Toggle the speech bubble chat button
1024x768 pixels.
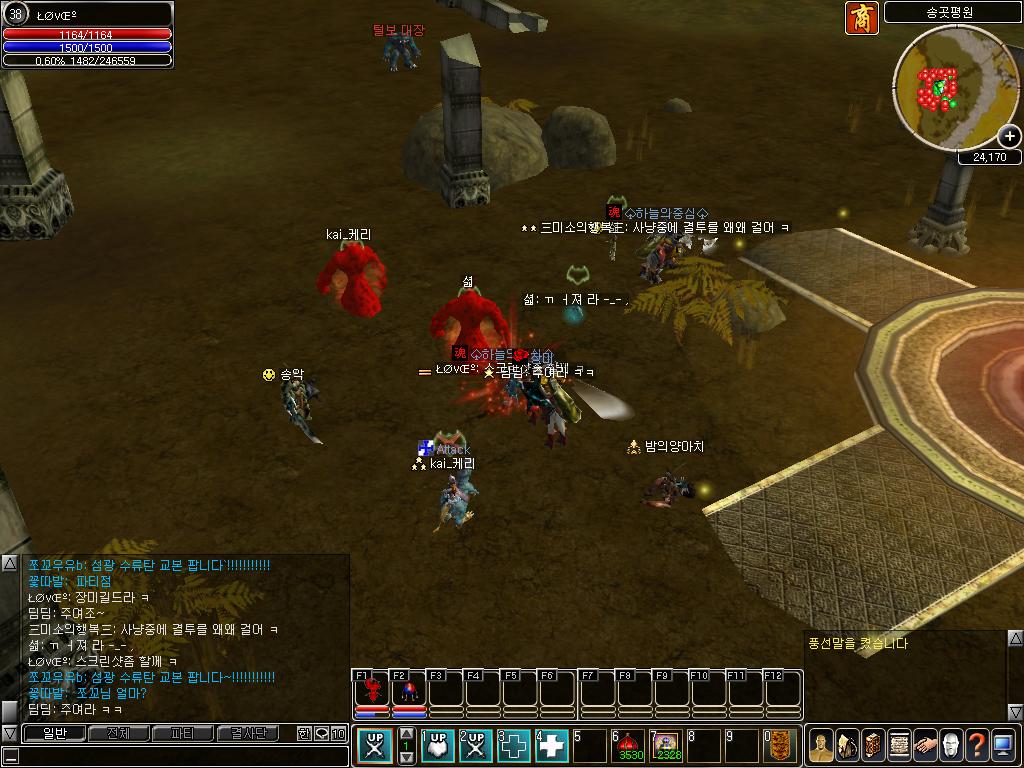click(321, 734)
